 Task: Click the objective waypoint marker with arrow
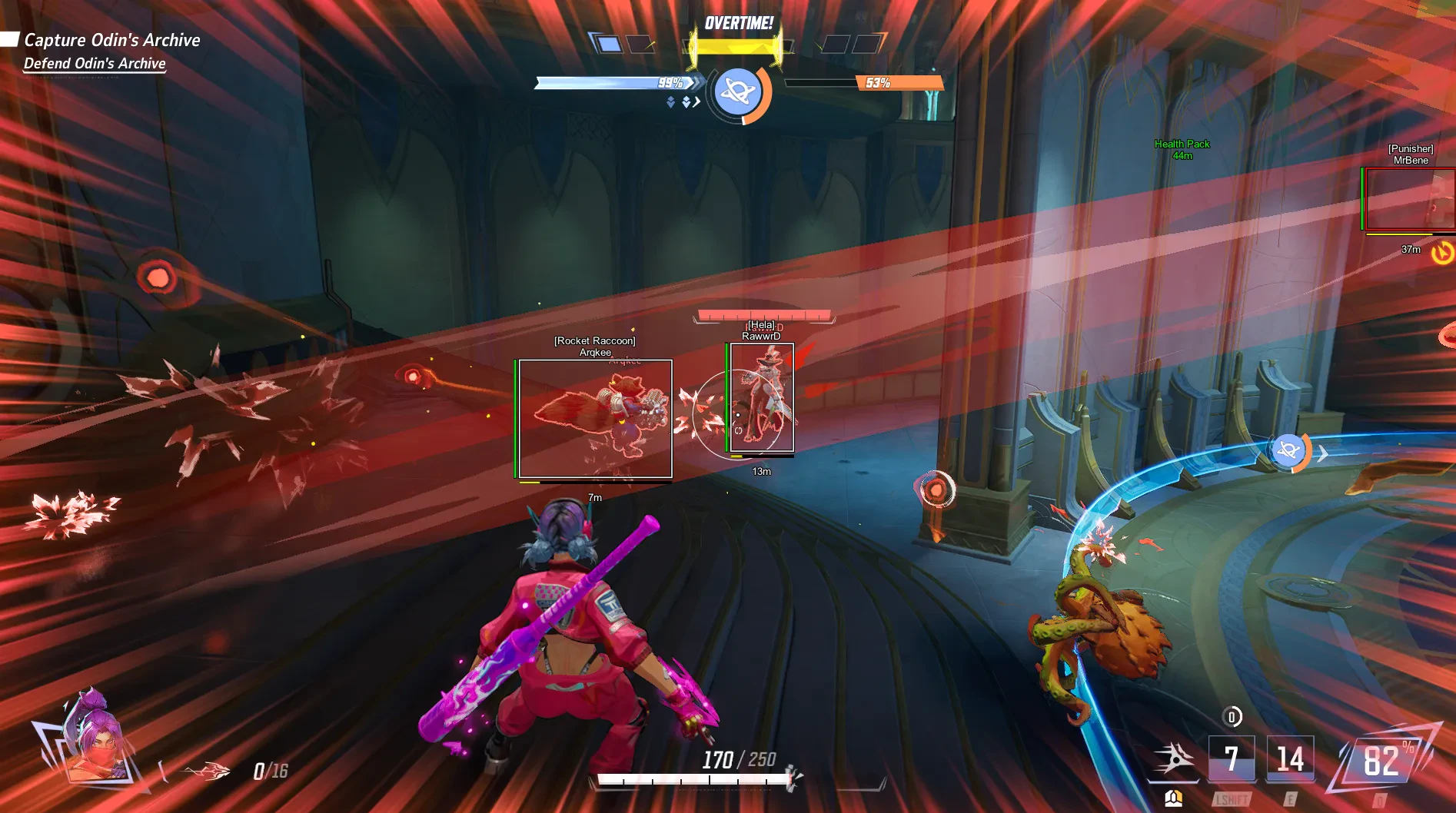[1289, 451]
